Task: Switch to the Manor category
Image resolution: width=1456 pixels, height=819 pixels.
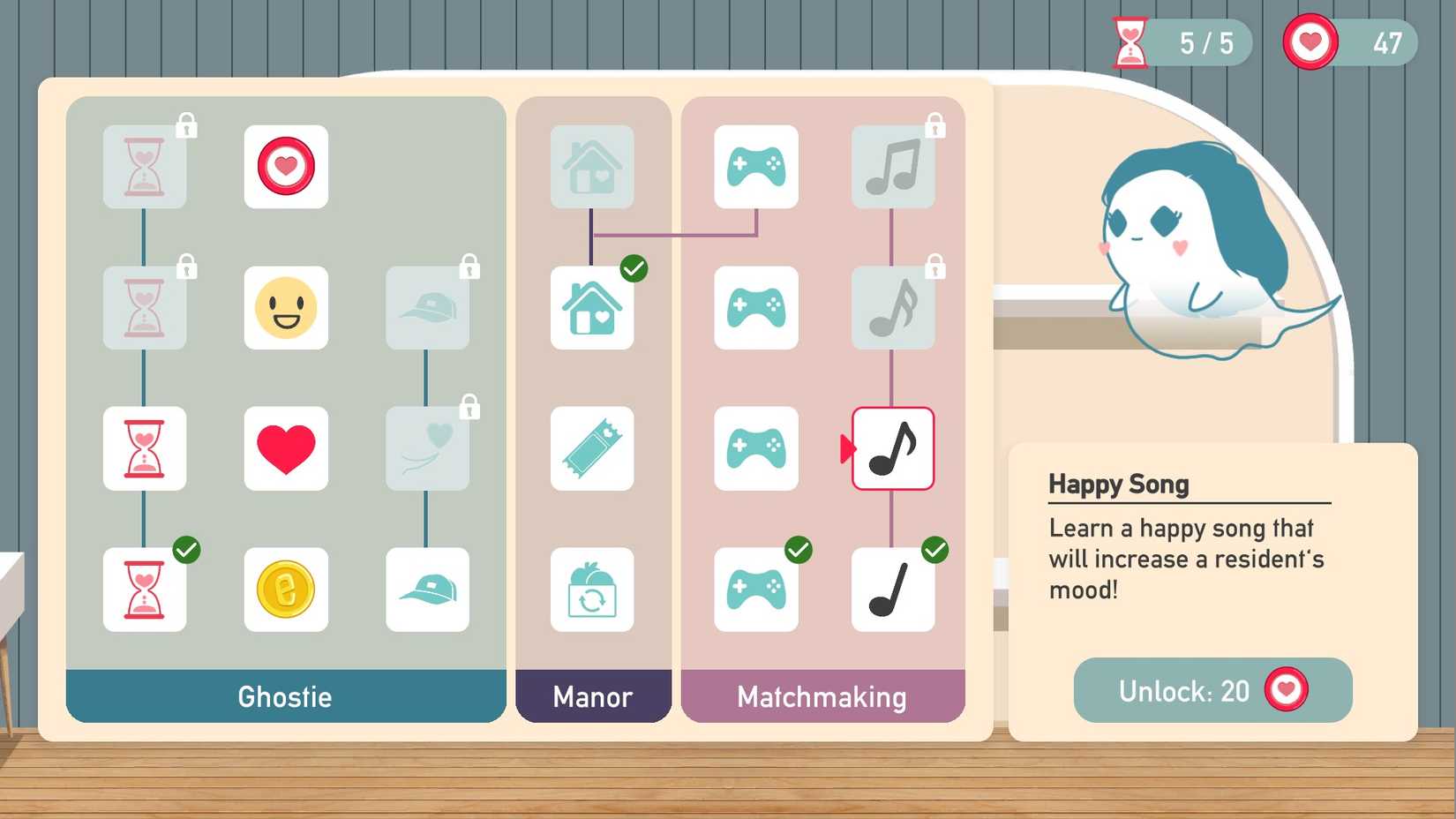Action: (592, 697)
